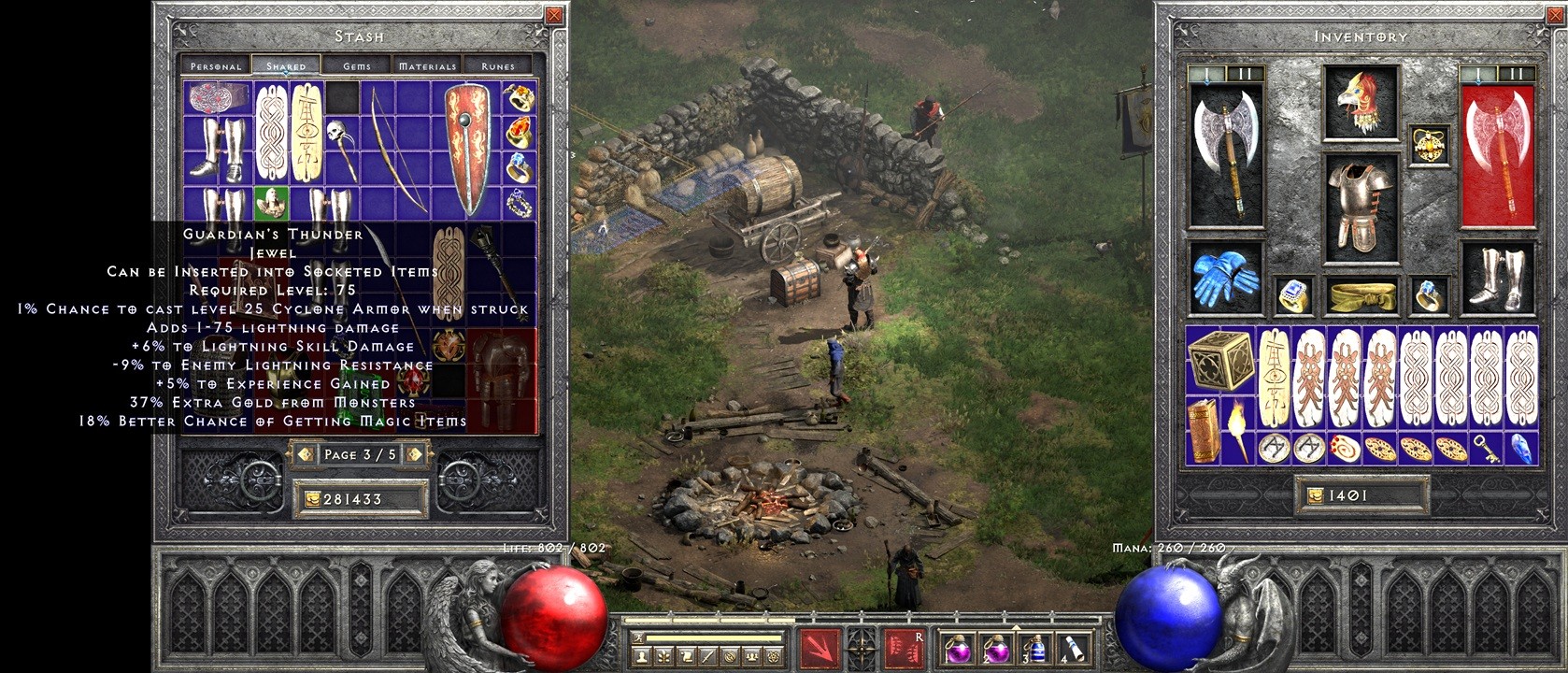
Task: Open the left-click arrow skill selector
Action: point(820,649)
